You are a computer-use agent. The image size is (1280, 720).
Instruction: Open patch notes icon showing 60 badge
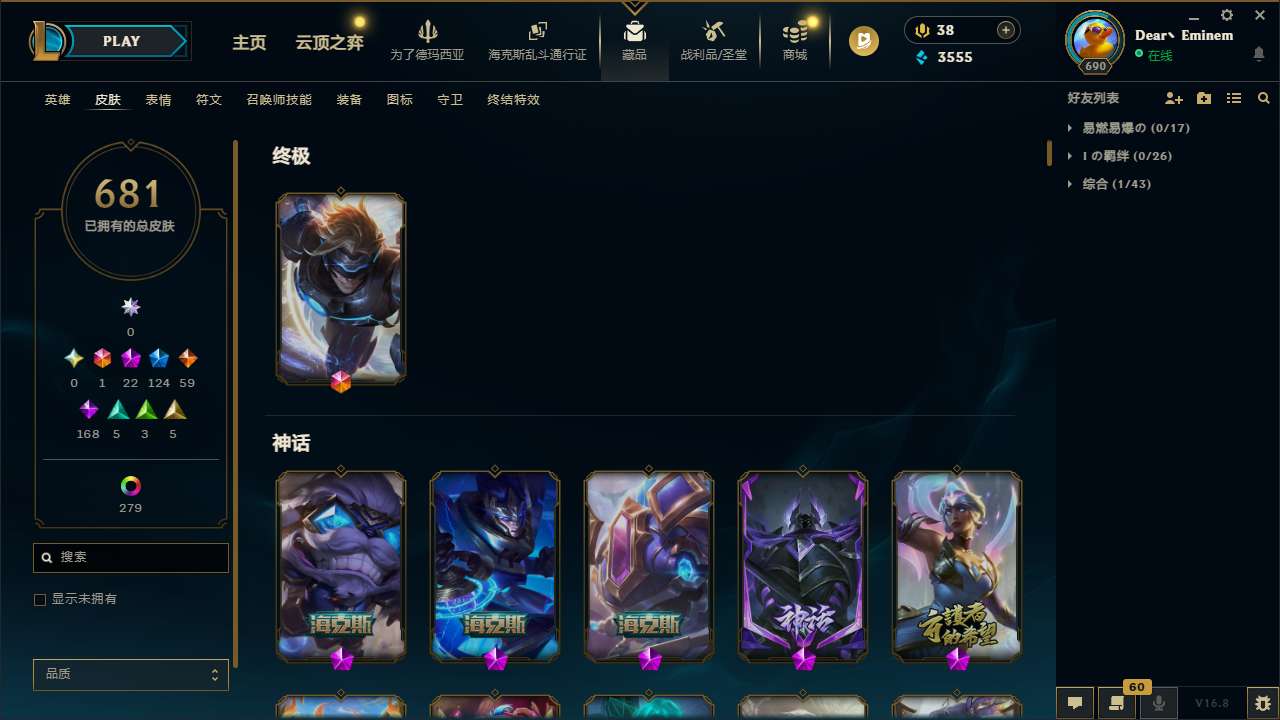[x=1117, y=703]
